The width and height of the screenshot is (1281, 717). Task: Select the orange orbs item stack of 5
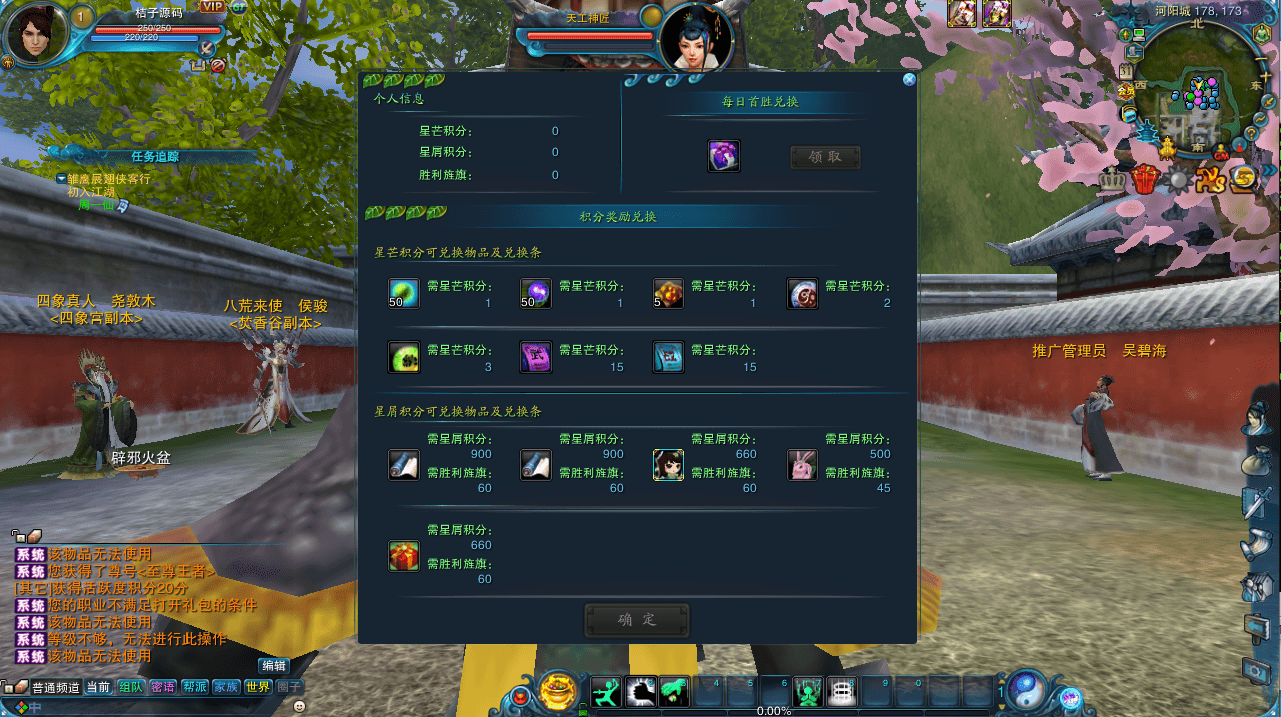click(668, 293)
